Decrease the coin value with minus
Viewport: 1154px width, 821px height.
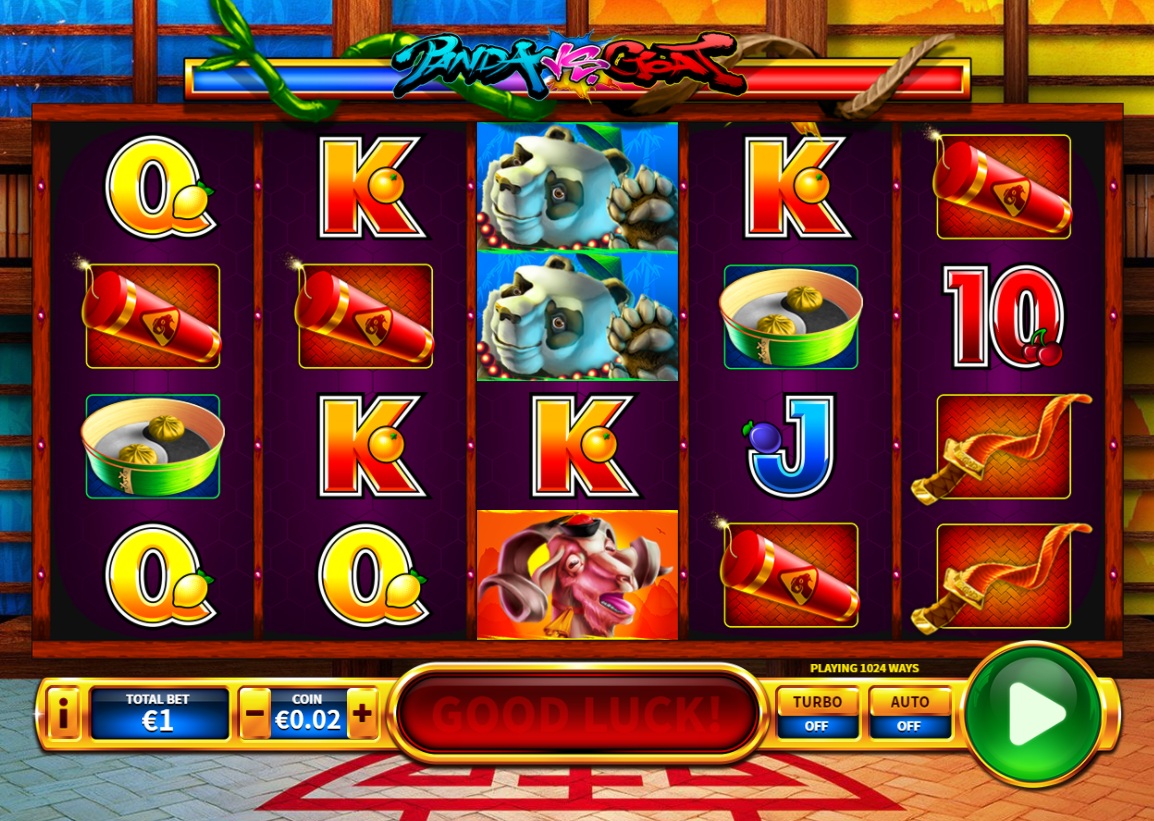255,714
